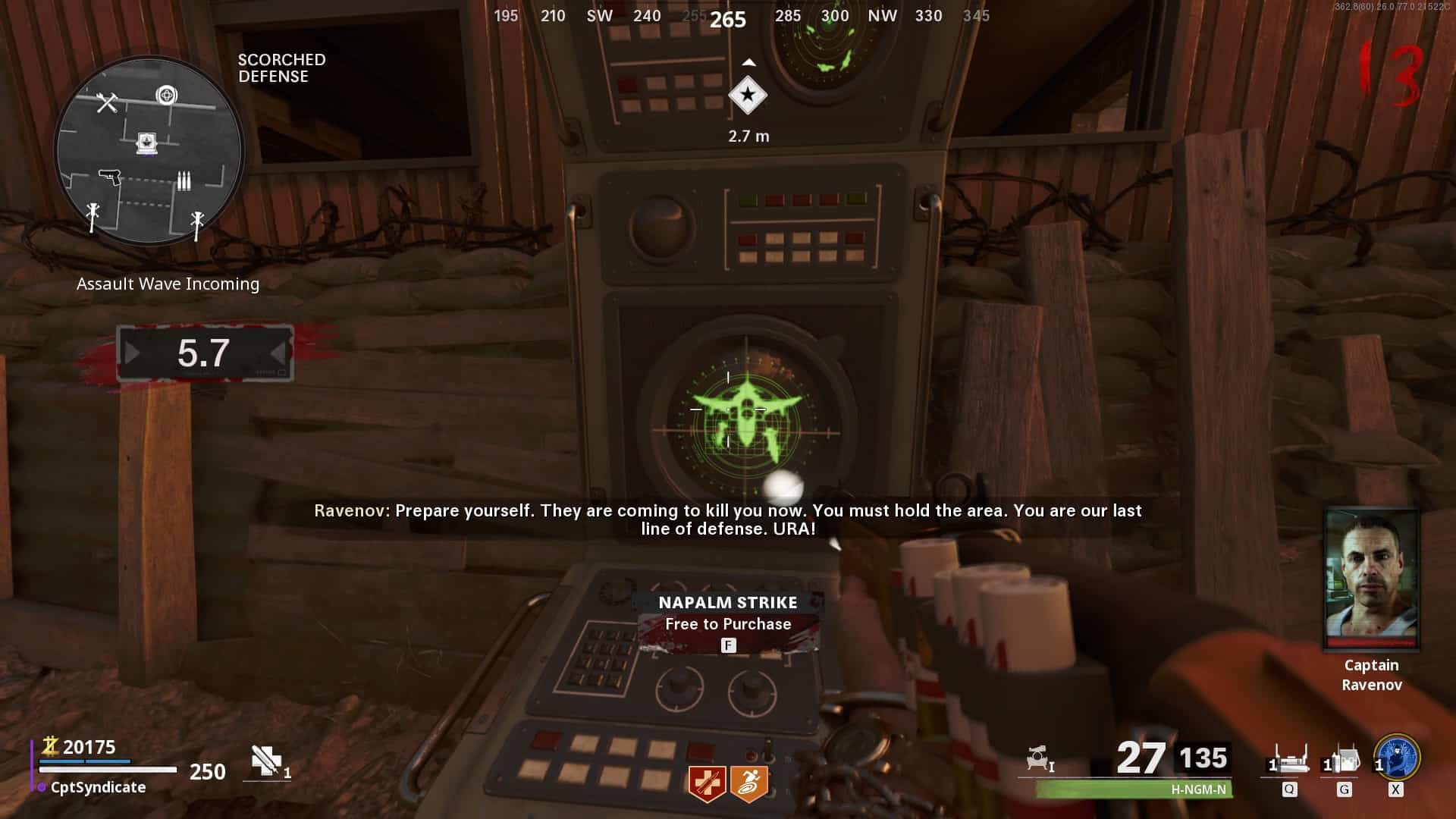Select the tactical equipment slot labeled Q
Screen dimensions: 1456x819
pyautogui.click(x=1288, y=761)
